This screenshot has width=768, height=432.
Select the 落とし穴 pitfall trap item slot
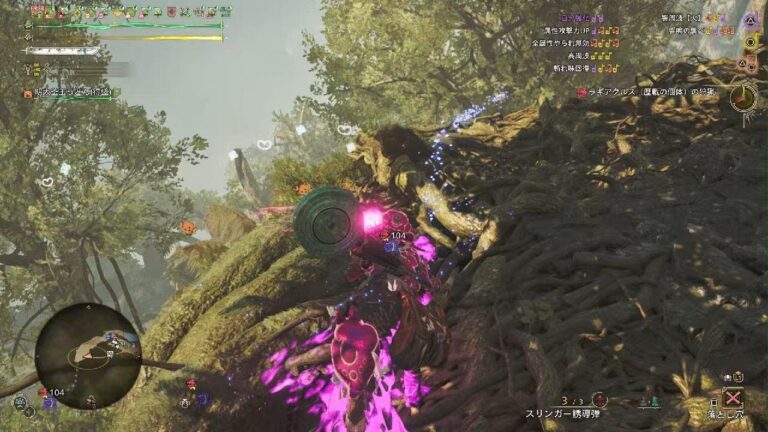[733, 396]
